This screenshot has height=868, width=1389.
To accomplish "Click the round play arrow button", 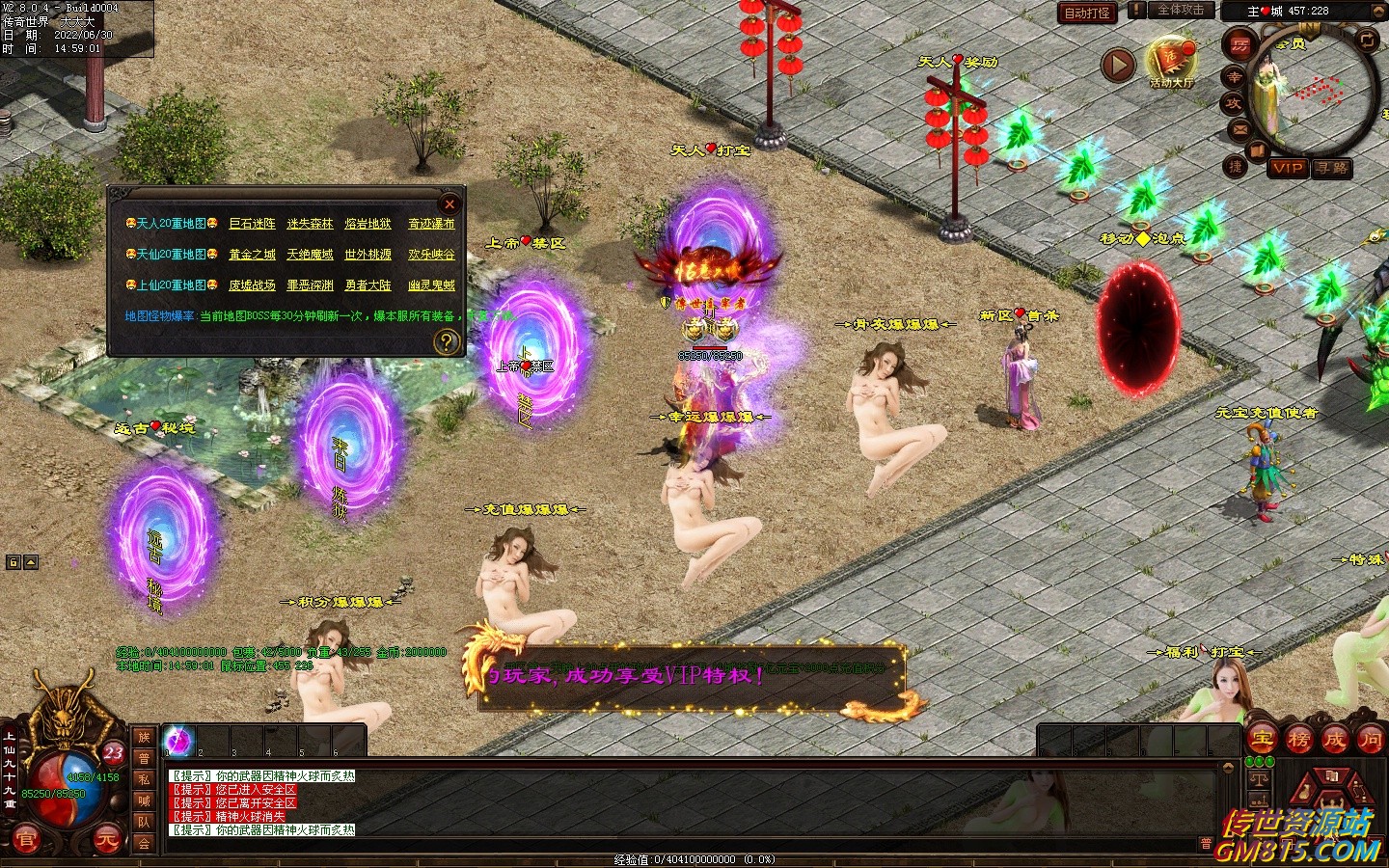I will click(x=1118, y=66).
